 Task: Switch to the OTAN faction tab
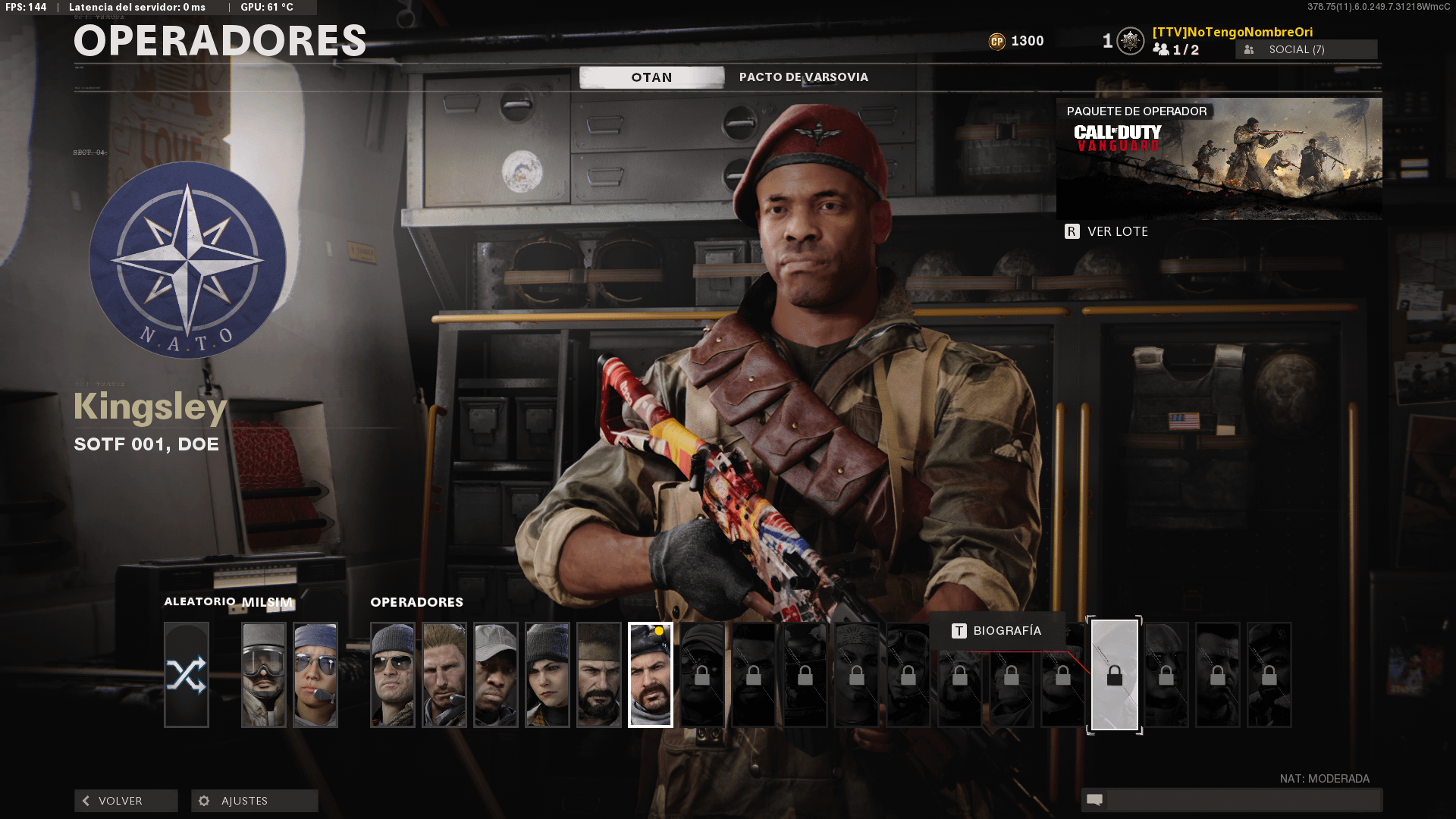coord(651,77)
